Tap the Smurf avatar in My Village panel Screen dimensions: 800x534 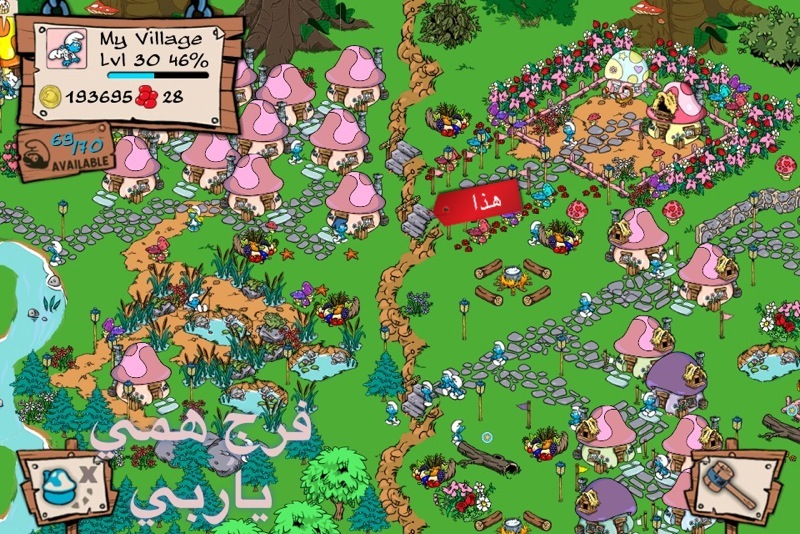click(x=67, y=48)
